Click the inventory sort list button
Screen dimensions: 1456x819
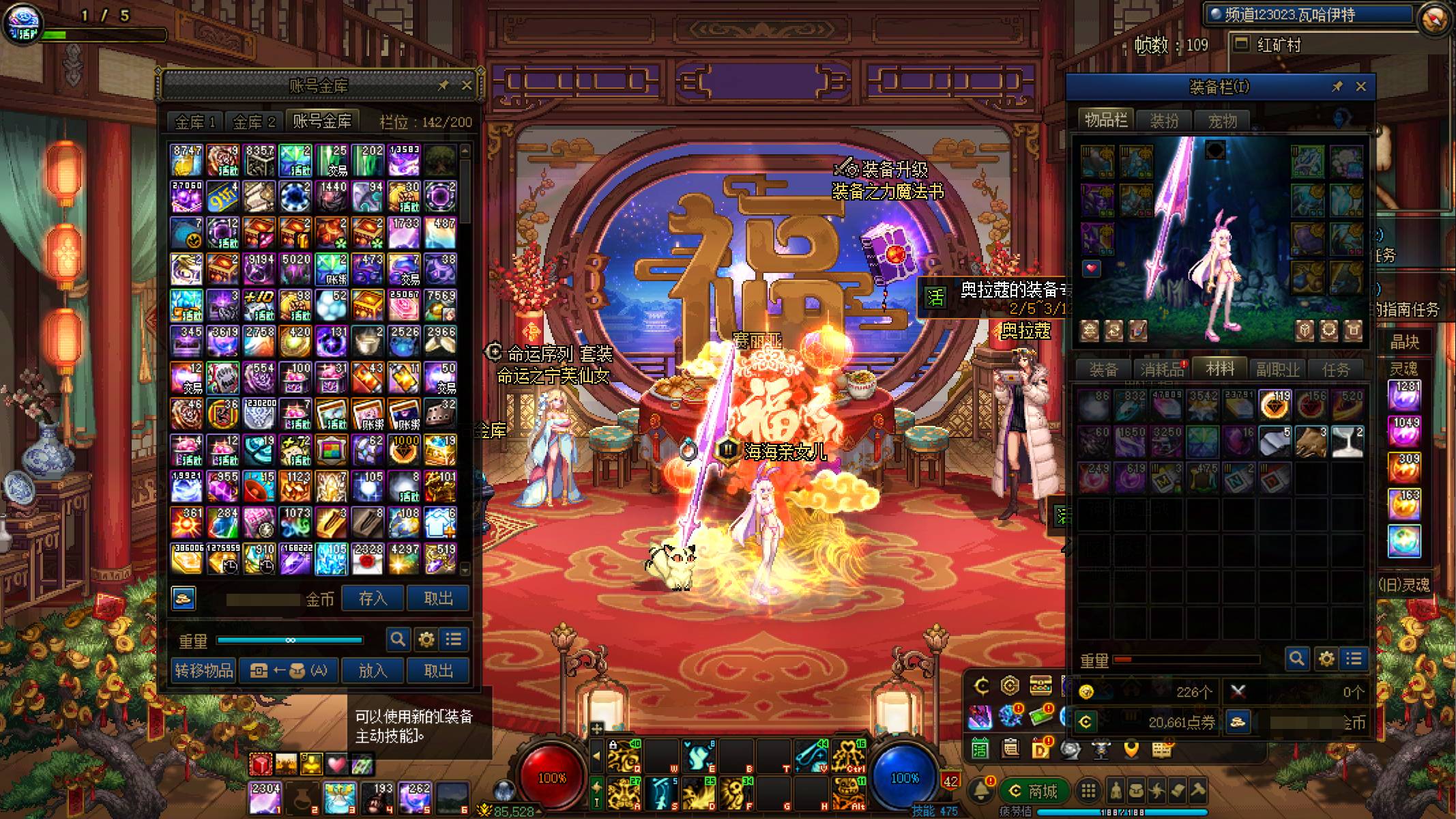point(1354,659)
